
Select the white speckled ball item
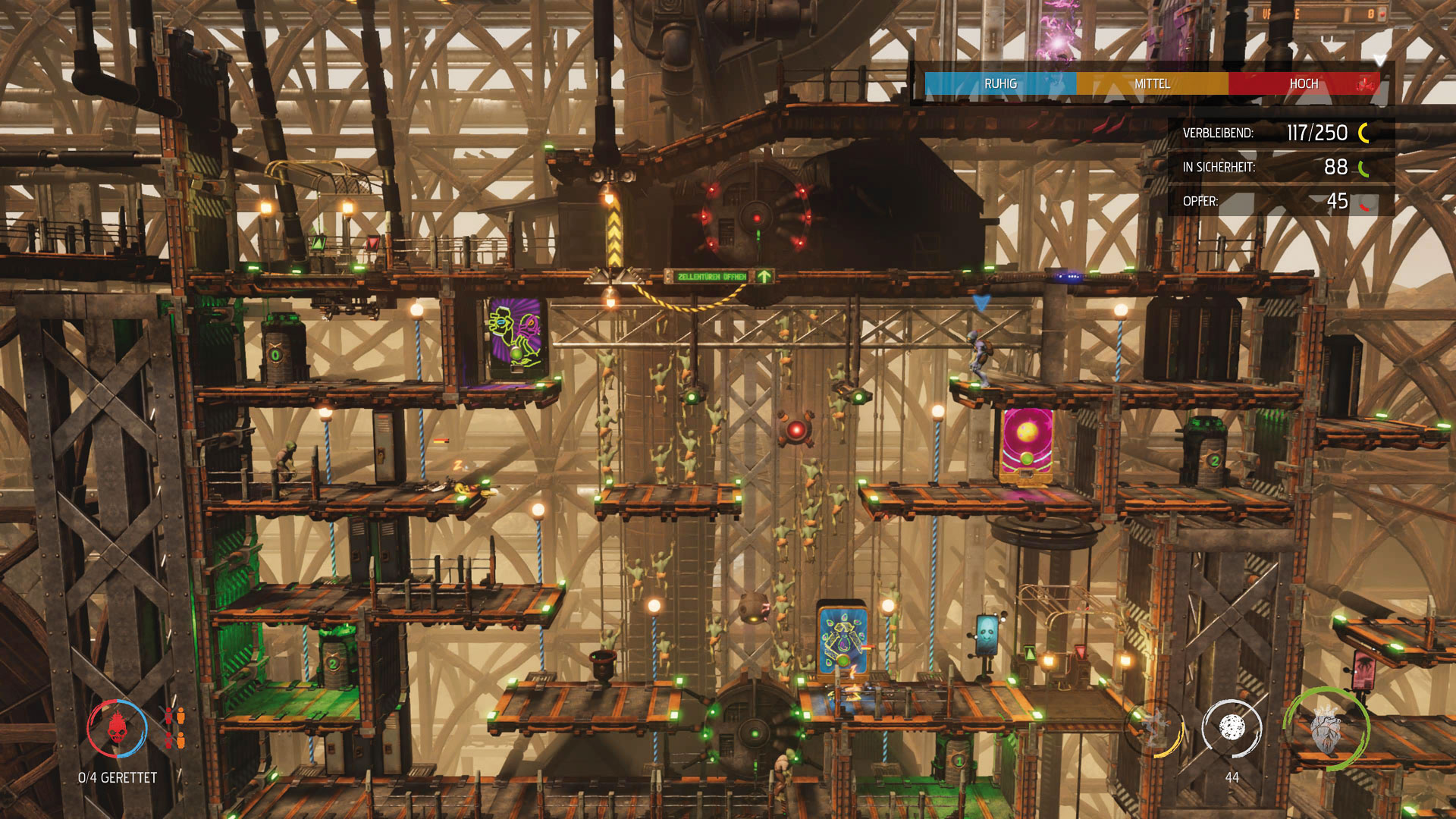(x=1231, y=728)
